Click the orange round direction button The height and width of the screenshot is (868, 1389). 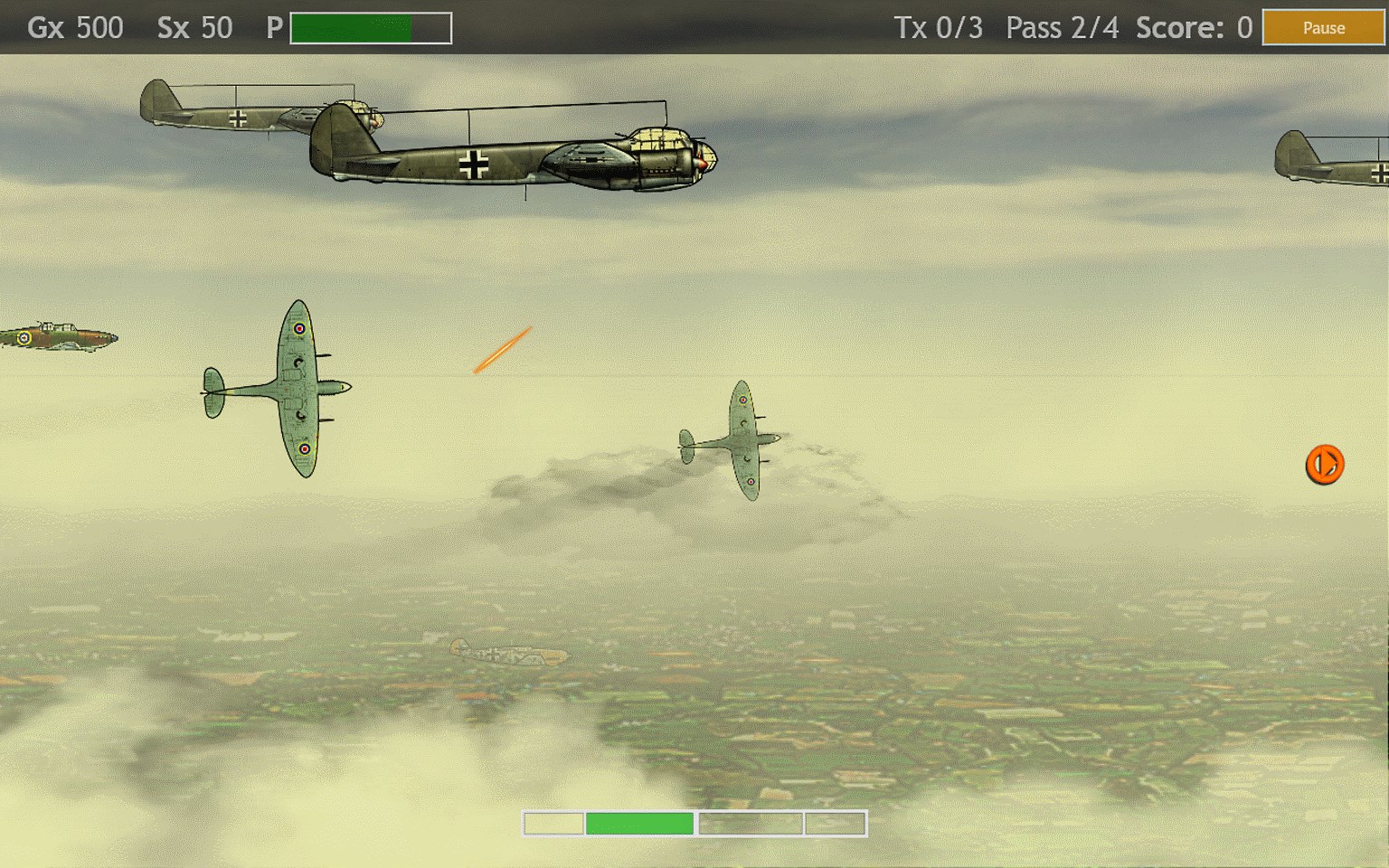click(1324, 465)
